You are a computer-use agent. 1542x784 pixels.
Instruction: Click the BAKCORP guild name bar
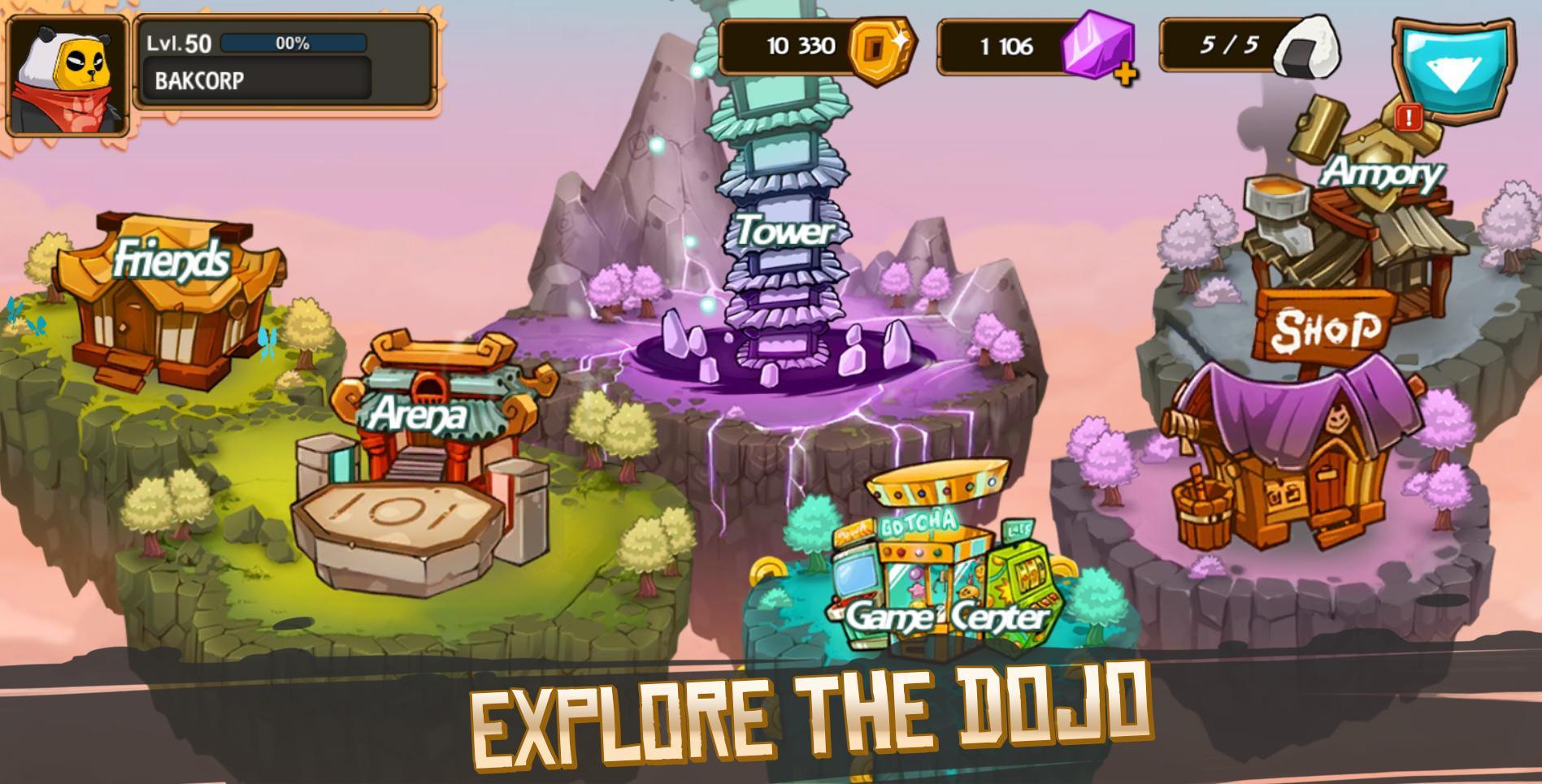(256, 80)
